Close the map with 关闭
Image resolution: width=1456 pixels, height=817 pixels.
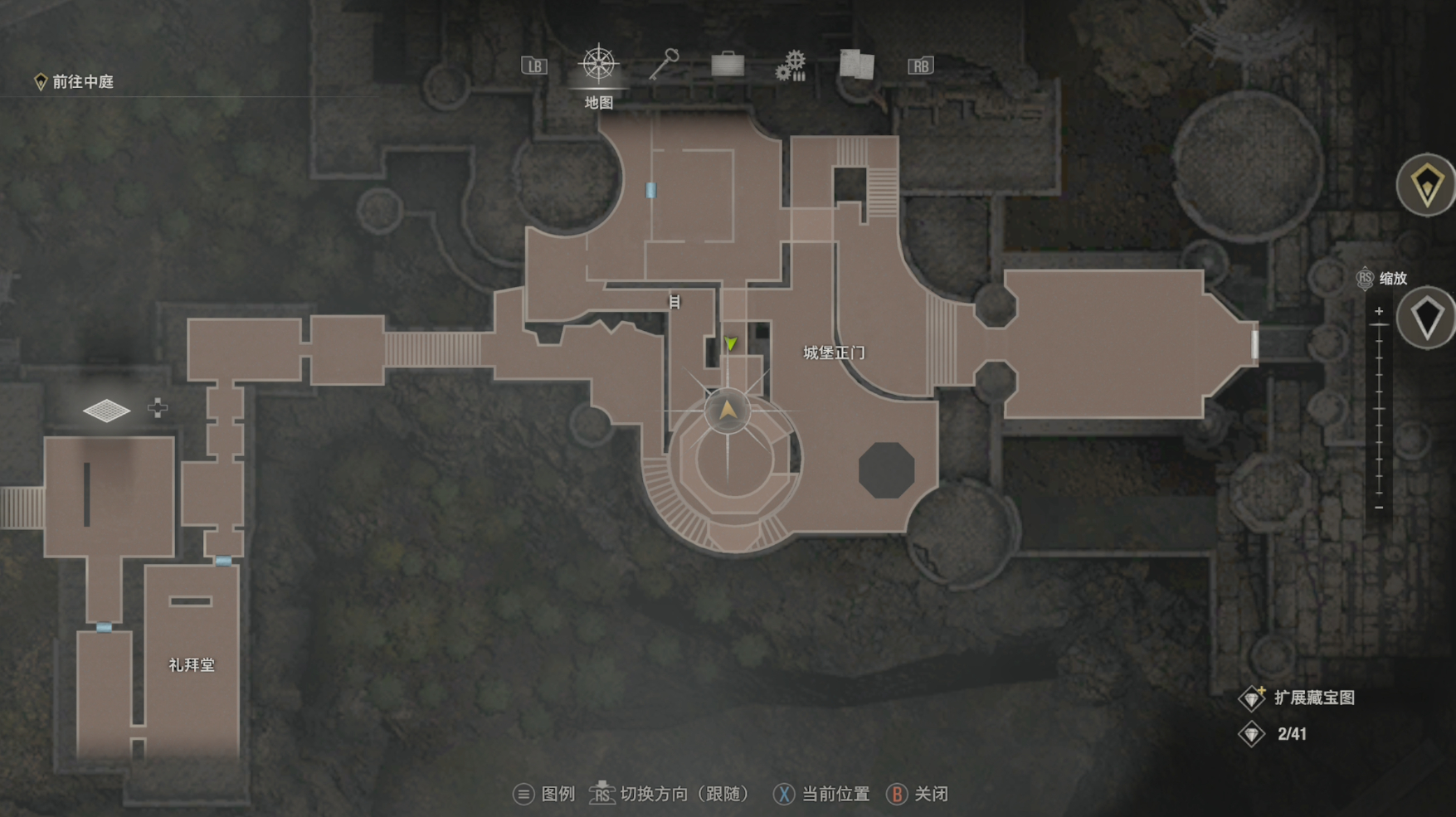[918, 794]
